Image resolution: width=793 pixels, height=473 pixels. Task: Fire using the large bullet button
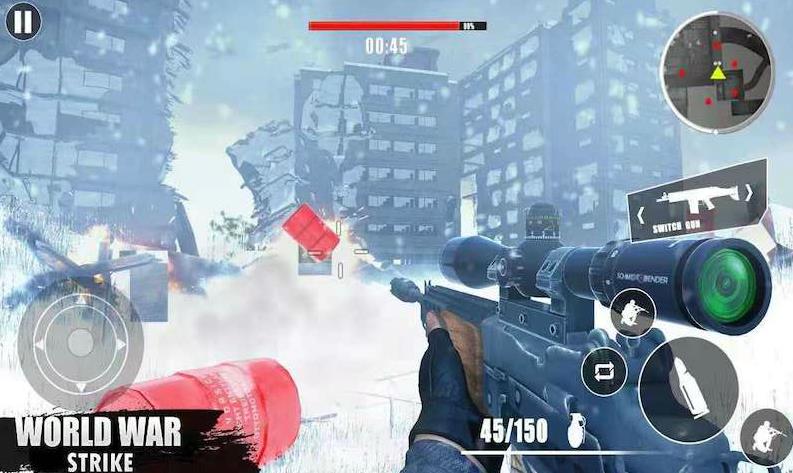689,377
